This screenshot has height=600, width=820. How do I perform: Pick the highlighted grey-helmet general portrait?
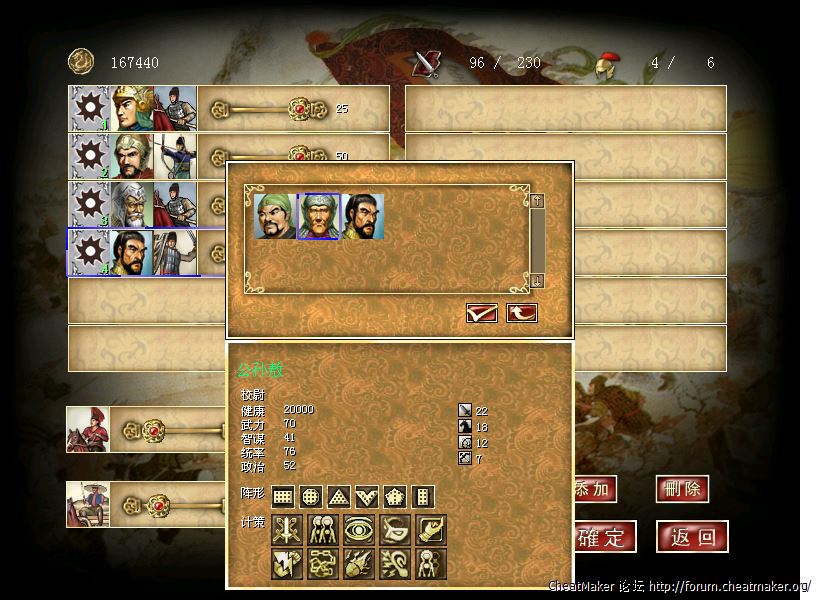pyautogui.click(x=319, y=216)
